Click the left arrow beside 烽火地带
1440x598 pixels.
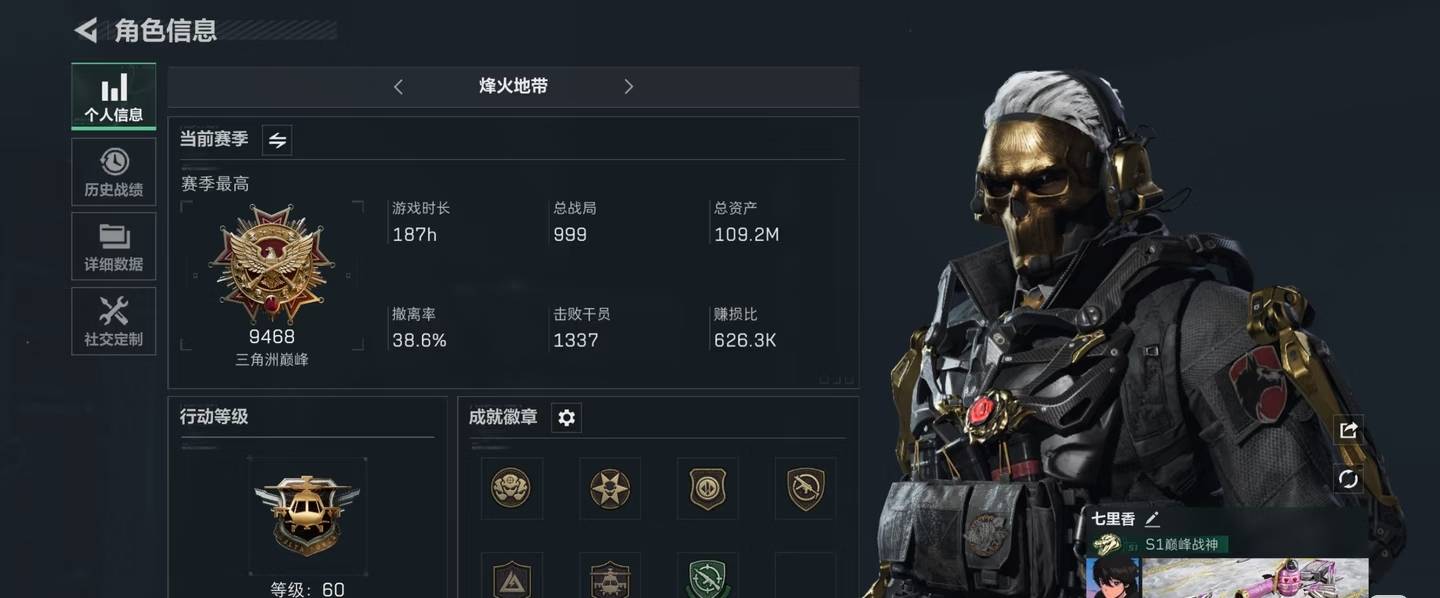pyautogui.click(x=398, y=87)
